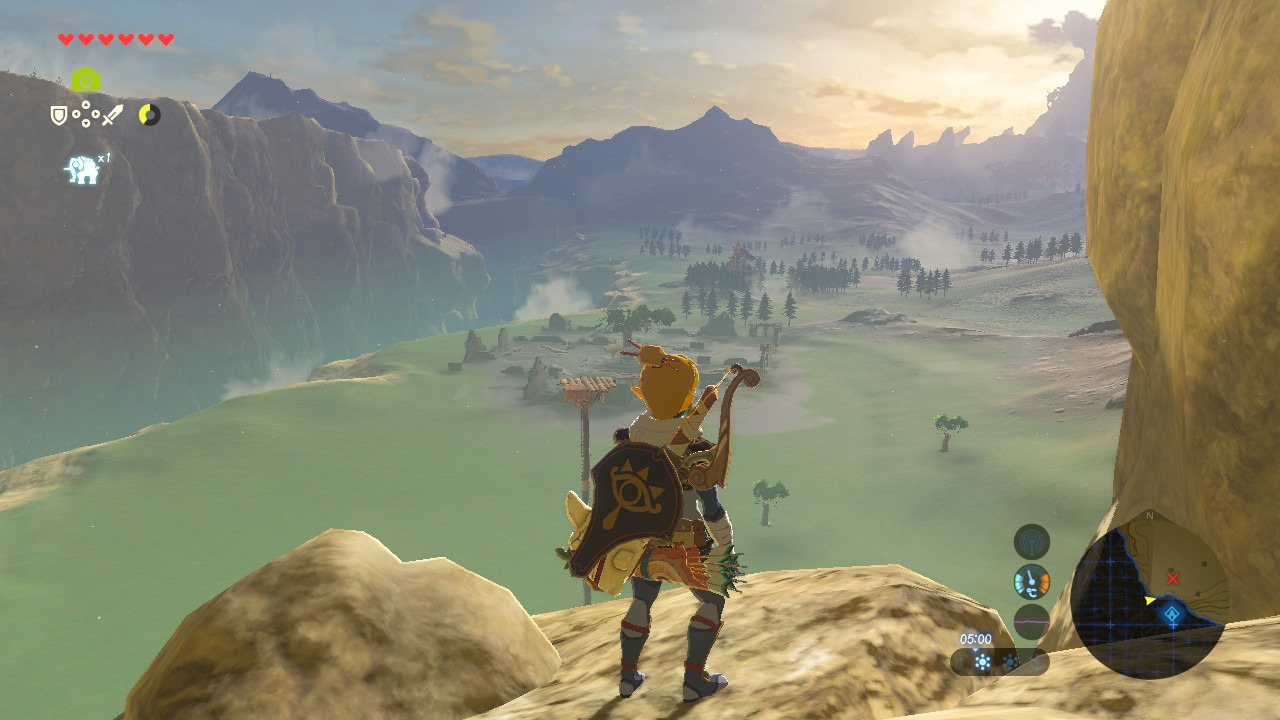1280x720 pixels.
Task: Click the sunny weather forecast bar
Action: (x=998, y=661)
